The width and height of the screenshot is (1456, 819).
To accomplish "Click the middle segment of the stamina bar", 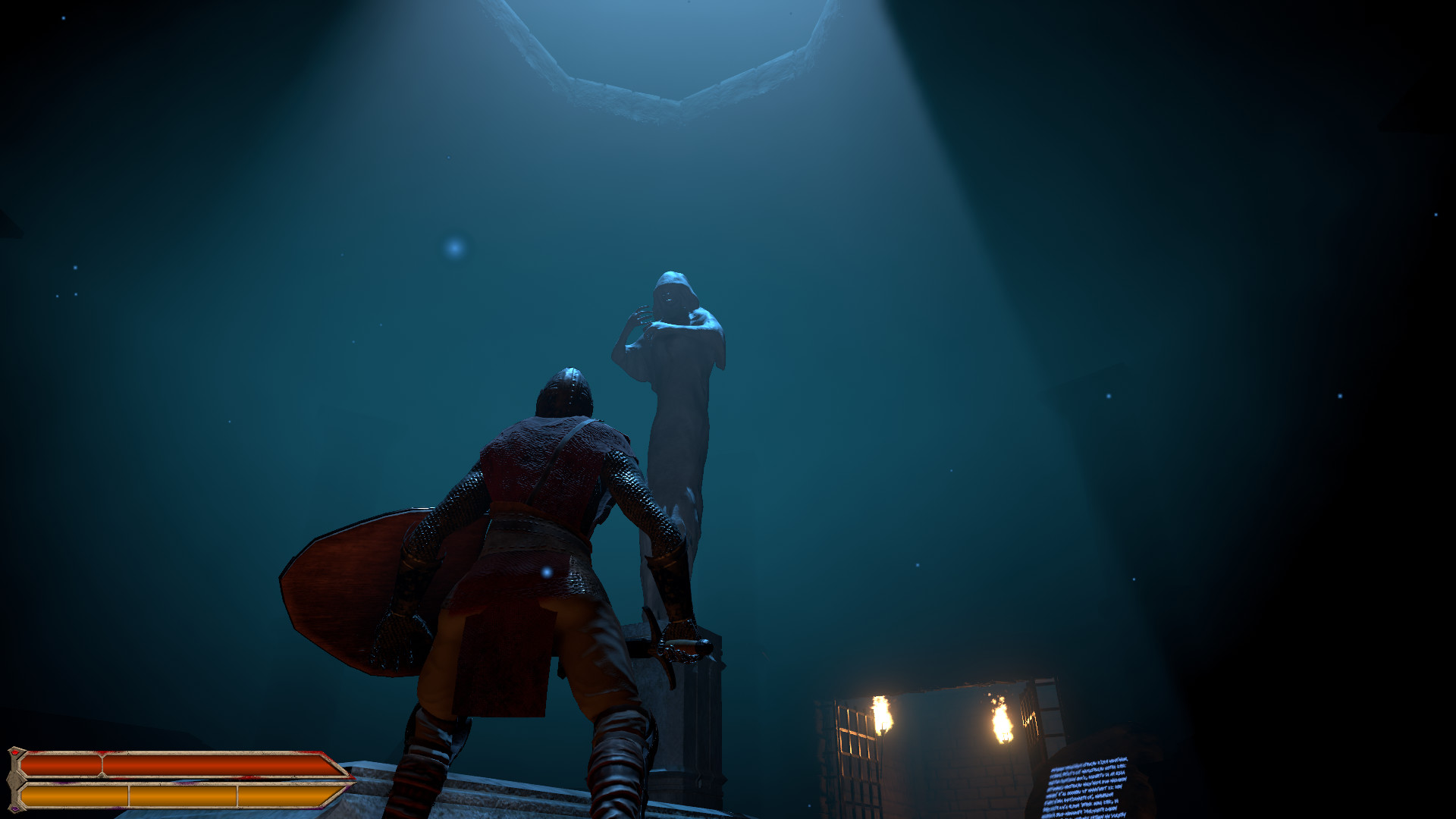I will pyautogui.click(x=182, y=795).
